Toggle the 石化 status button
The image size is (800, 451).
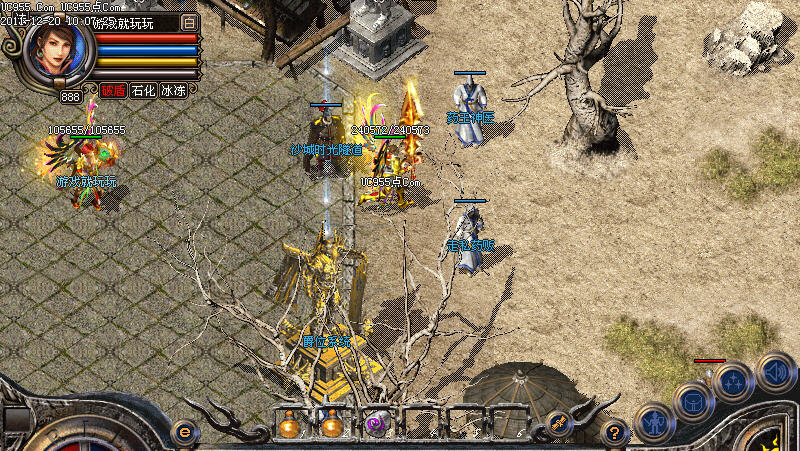tap(143, 90)
